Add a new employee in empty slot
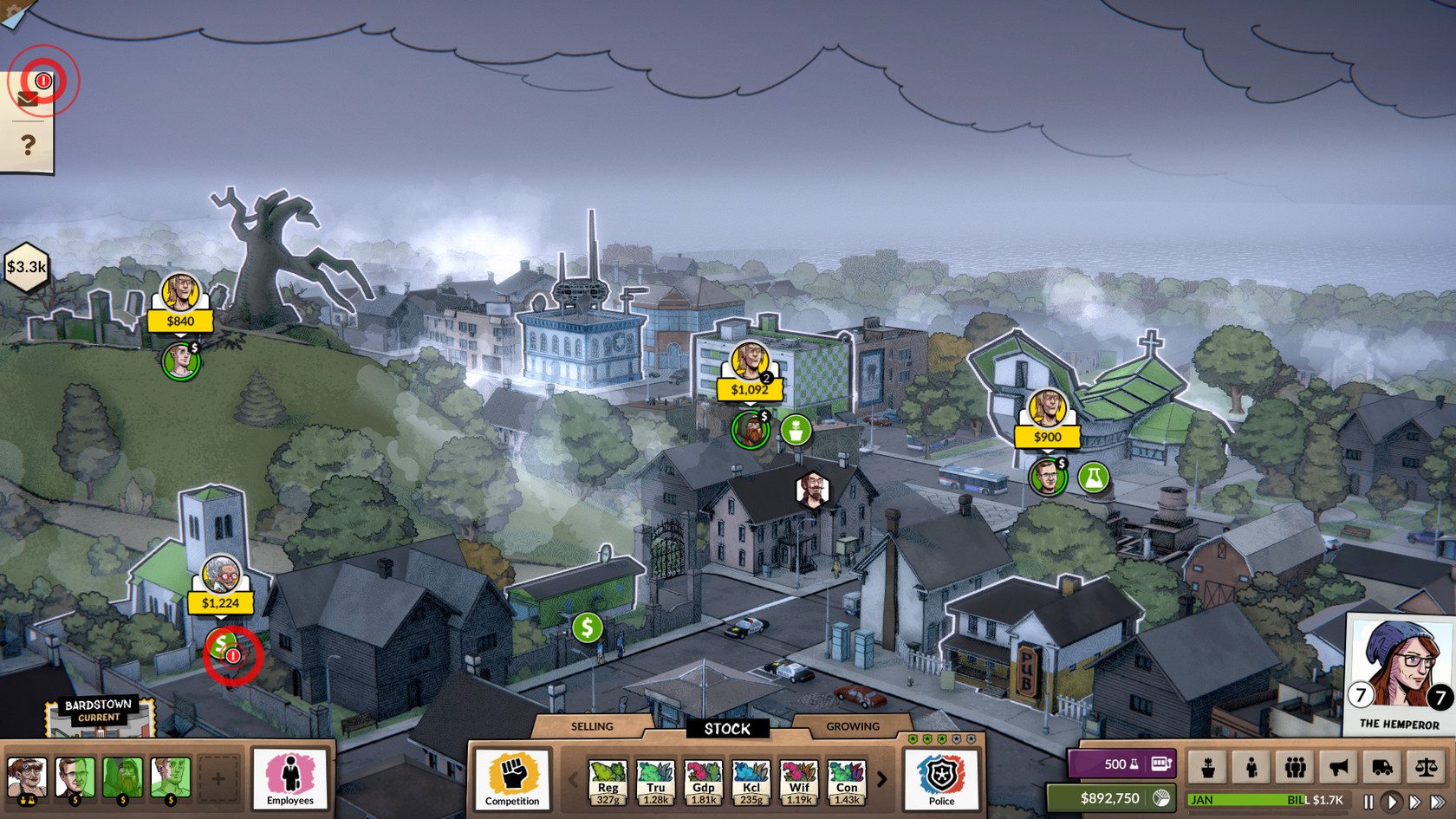This screenshot has height=819, width=1456. coord(218,778)
